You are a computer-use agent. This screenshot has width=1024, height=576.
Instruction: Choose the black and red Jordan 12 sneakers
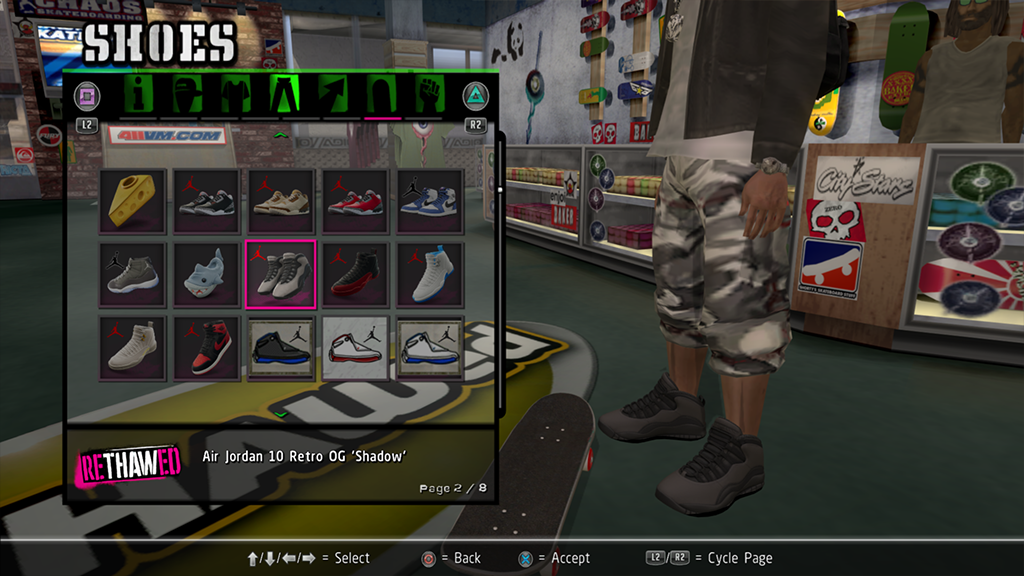point(355,274)
